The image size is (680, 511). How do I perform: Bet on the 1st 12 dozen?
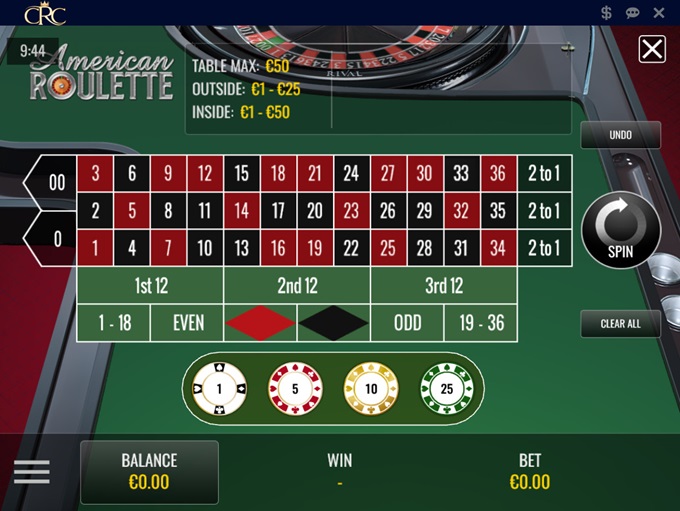(x=150, y=286)
